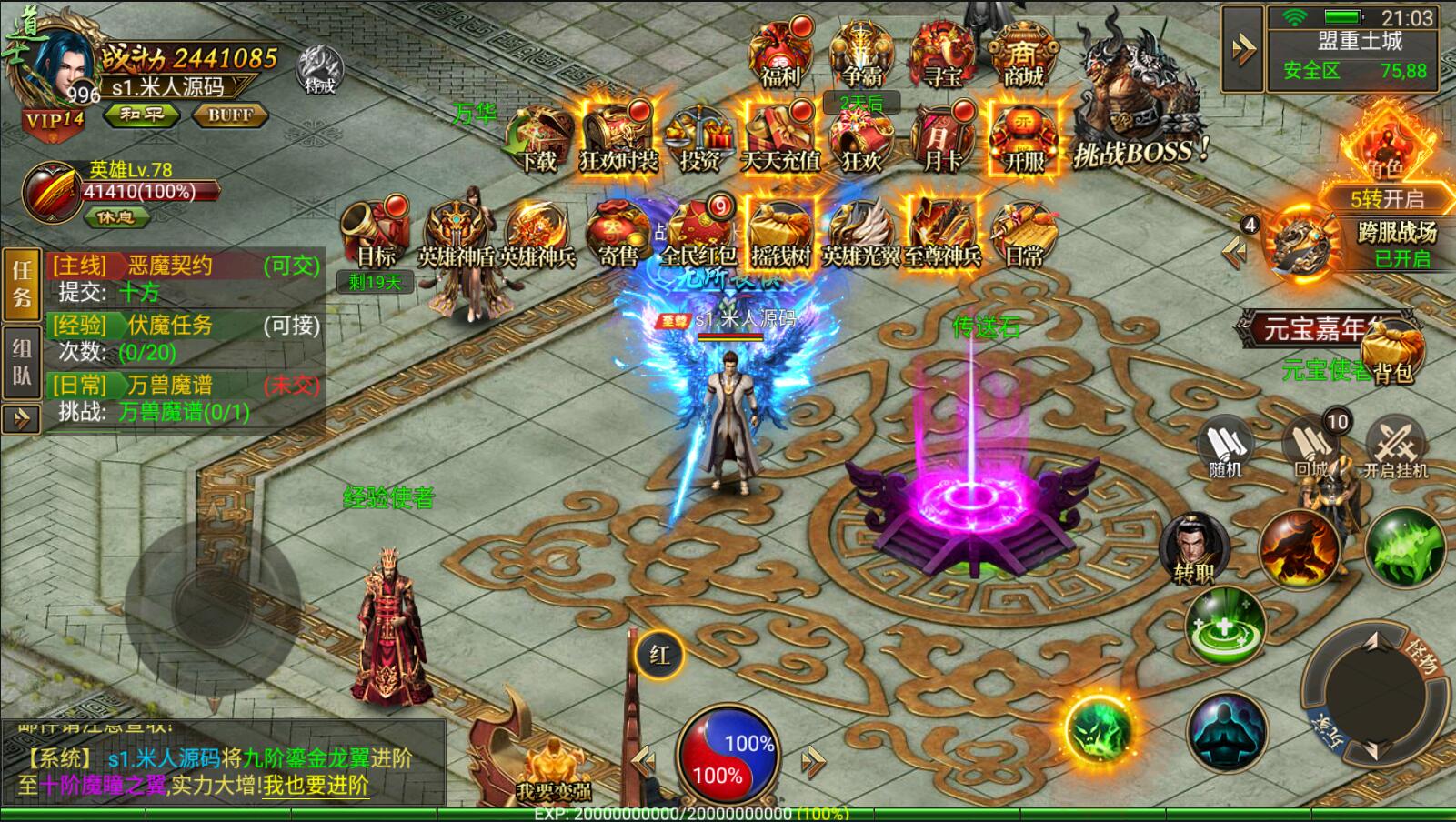Open the 全民红包 red packet icon

[x=698, y=232]
